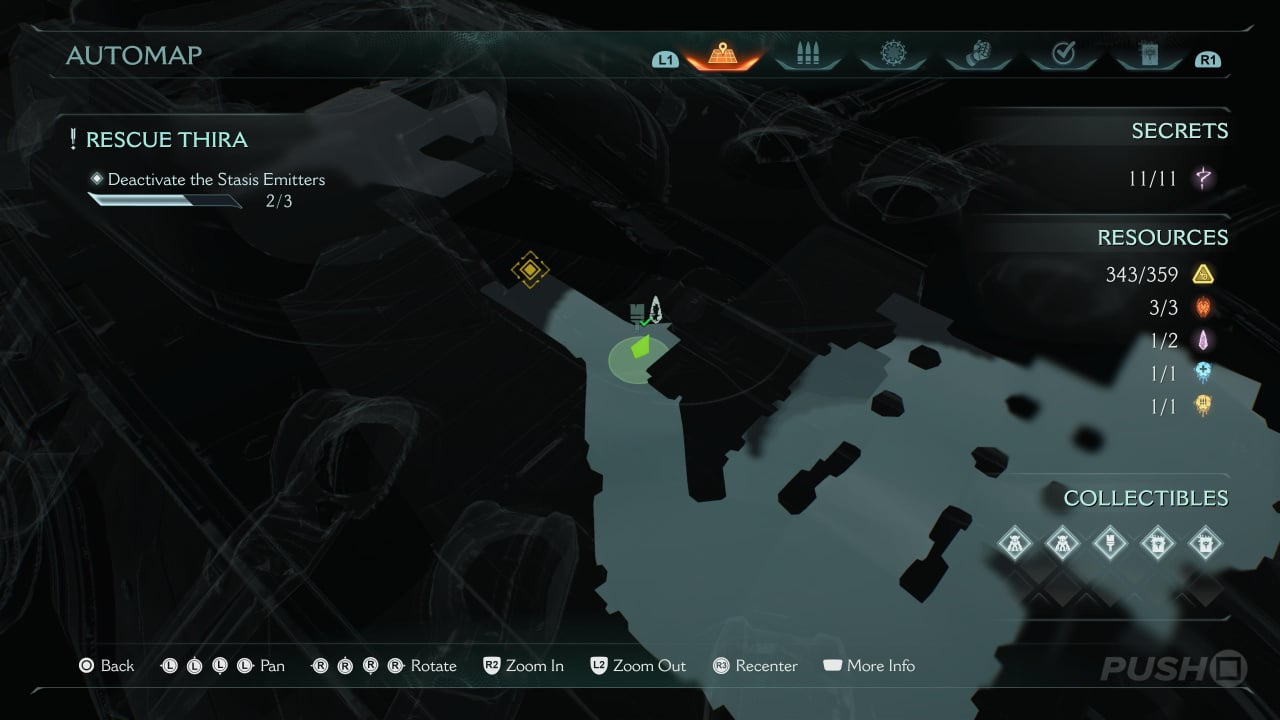Switch to the ammo bullets weapons tab
Screen dimensions: 1280x720
pyautogui.click(x=807, y=55)
